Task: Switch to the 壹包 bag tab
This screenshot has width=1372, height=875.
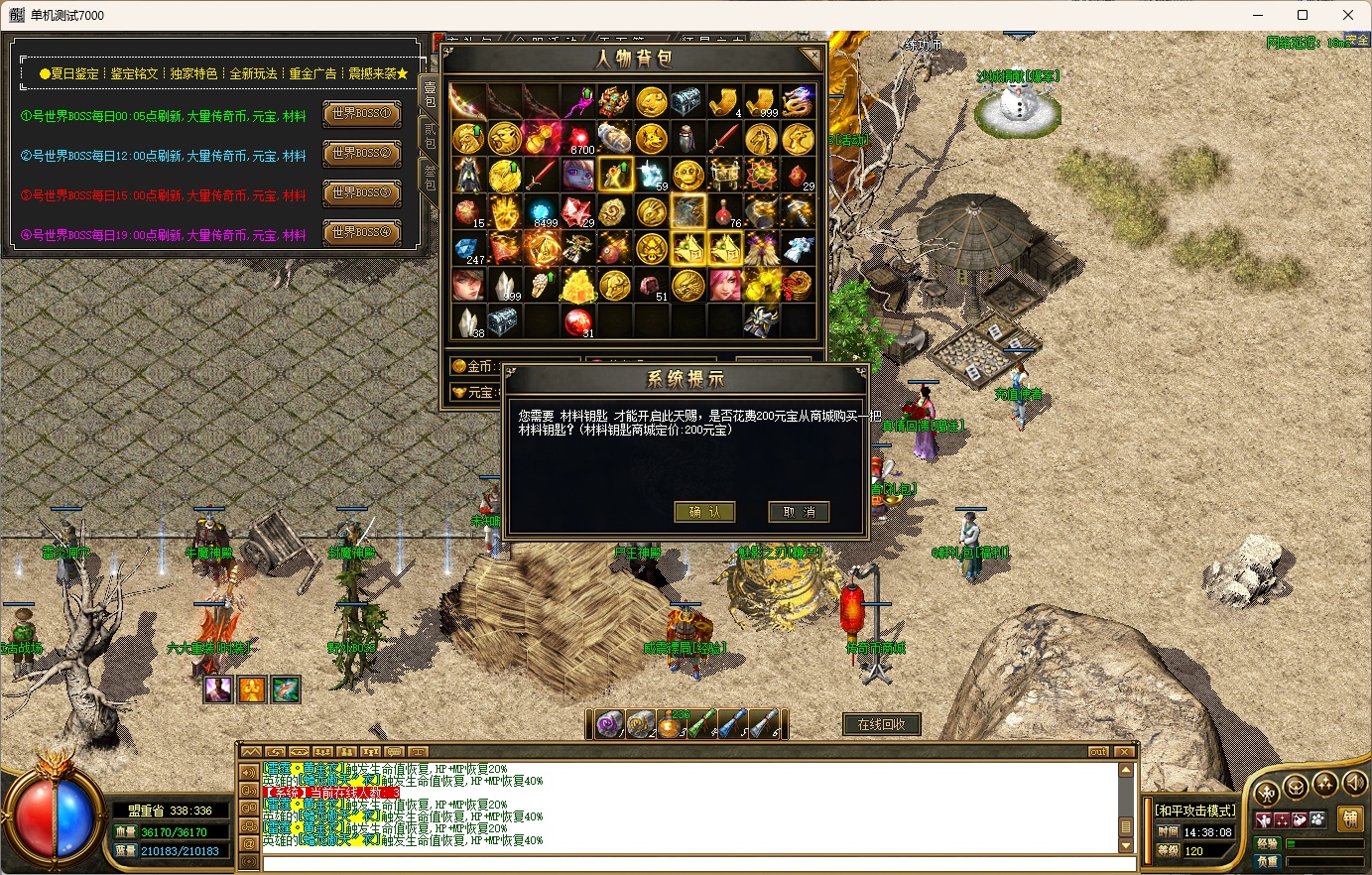Action: (x=430, y=95)
